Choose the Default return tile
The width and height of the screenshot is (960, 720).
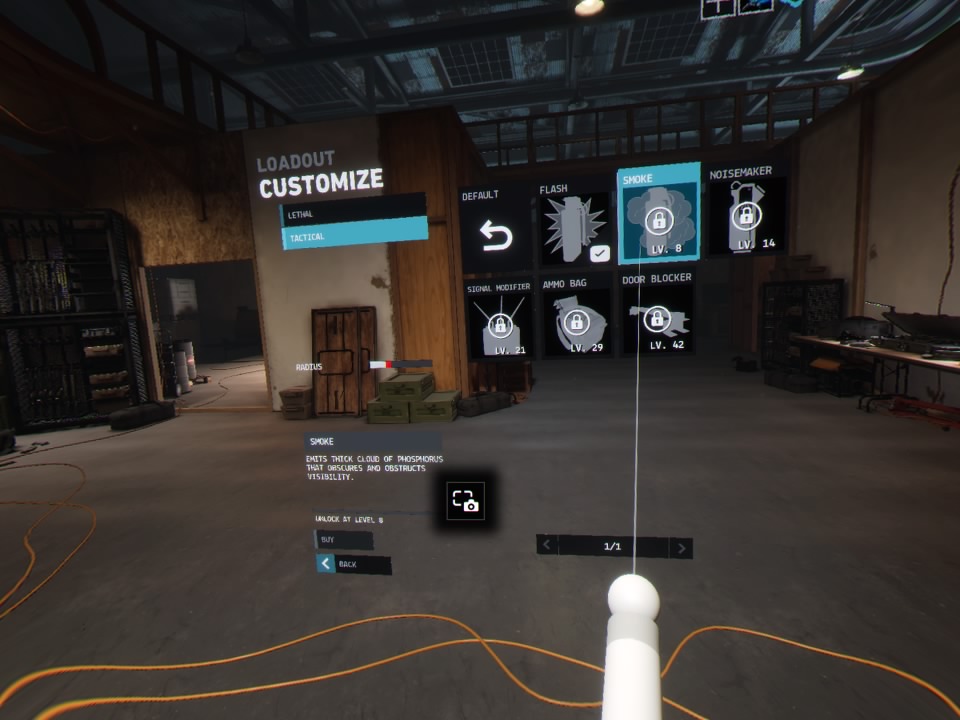[x=495, y=229]
